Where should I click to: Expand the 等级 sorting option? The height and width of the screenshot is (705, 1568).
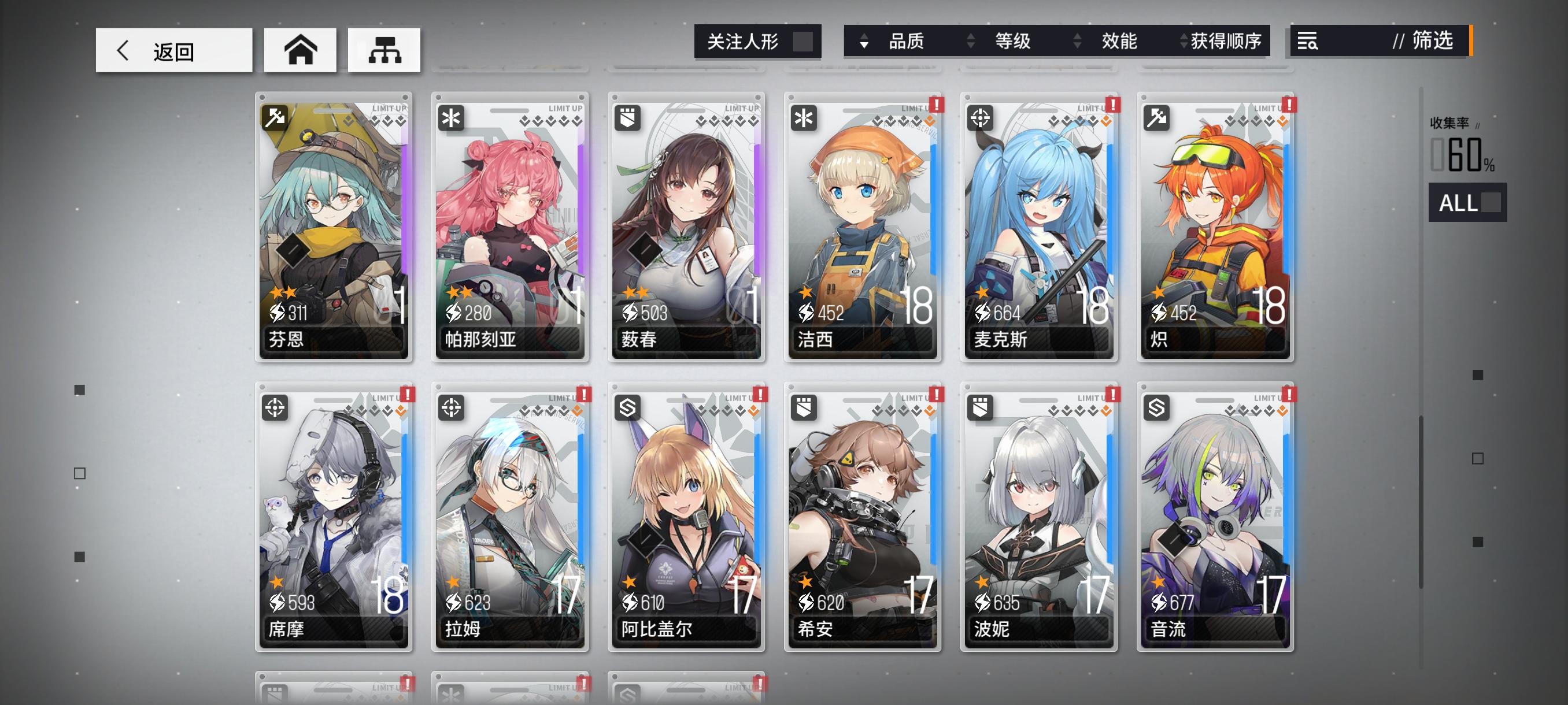(x=1011, y=42)
